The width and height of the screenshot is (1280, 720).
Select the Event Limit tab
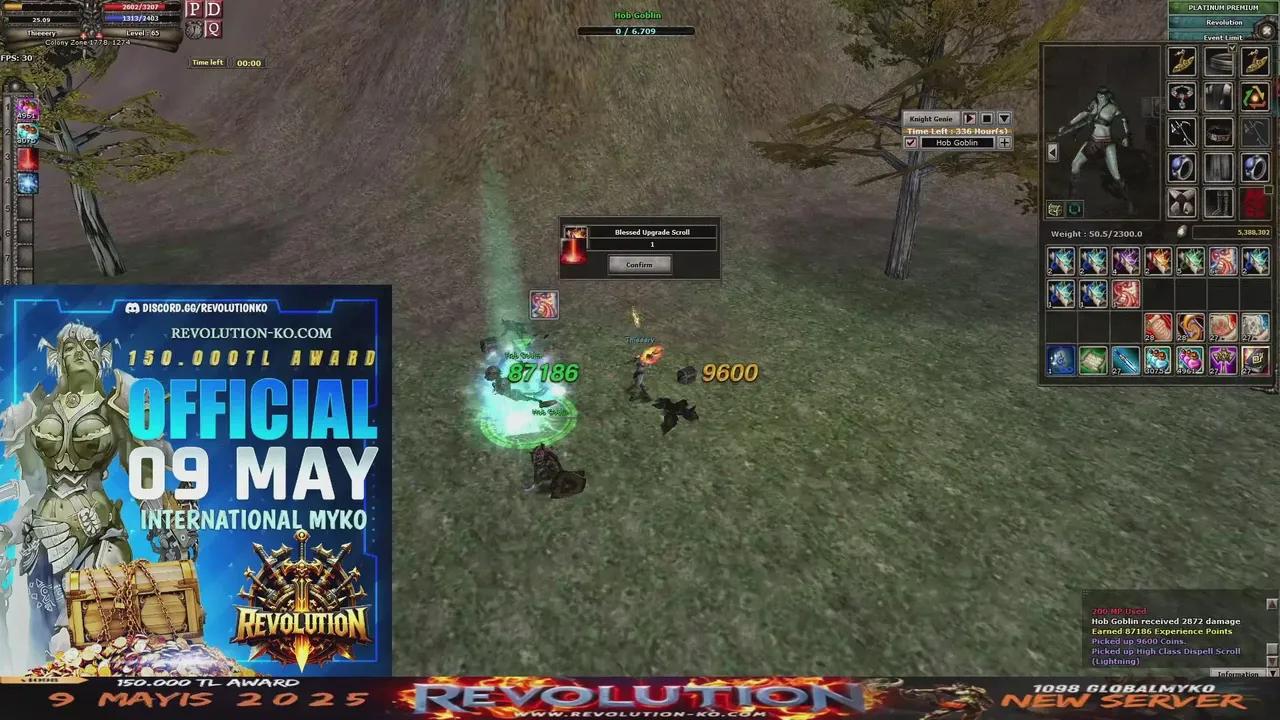click(x=1222, y=37)
